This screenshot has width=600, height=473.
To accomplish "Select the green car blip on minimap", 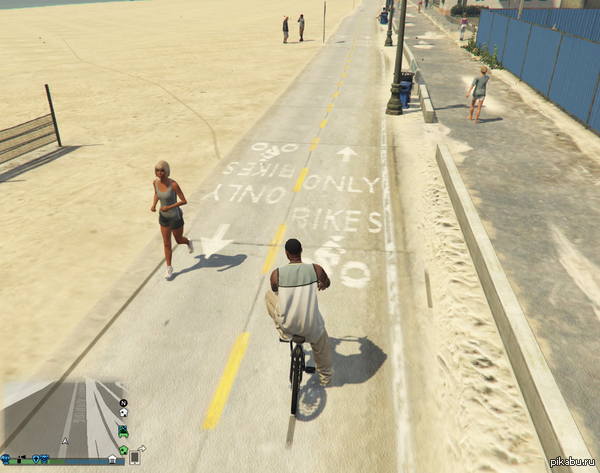I will 123,431.
